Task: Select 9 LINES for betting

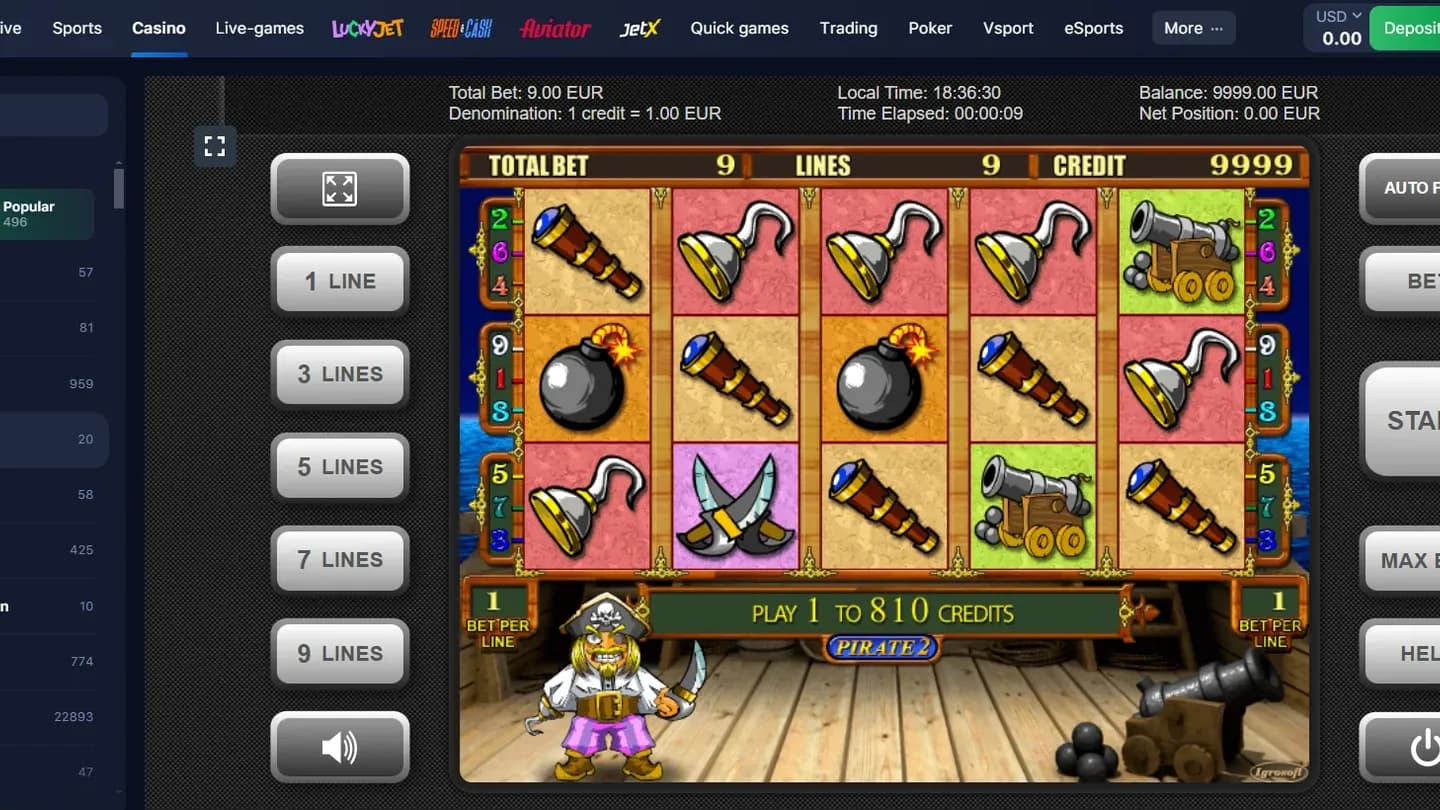Action: (x=340, y=653)
